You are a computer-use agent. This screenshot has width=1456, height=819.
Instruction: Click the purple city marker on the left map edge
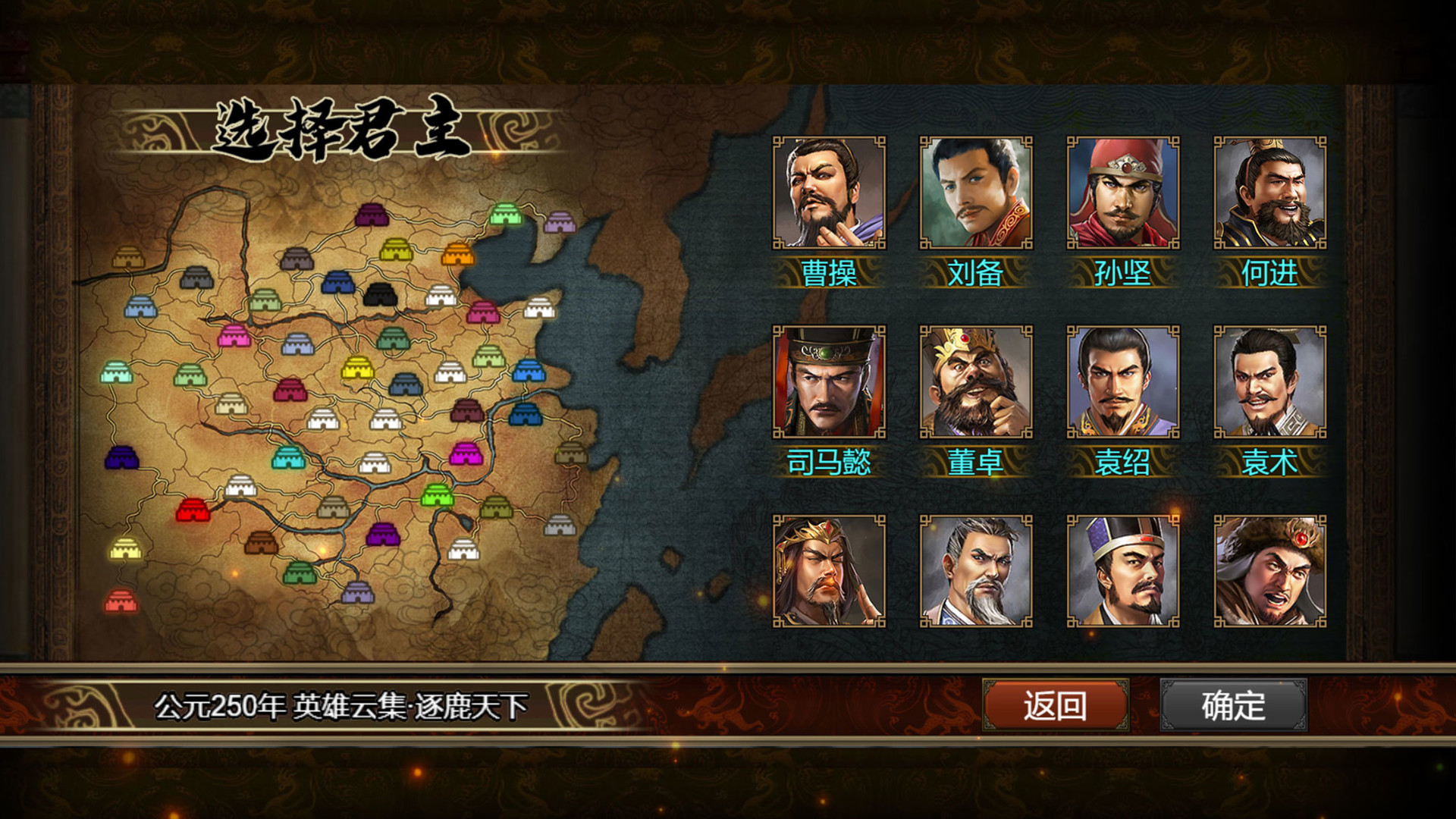[x=122, y=457]
